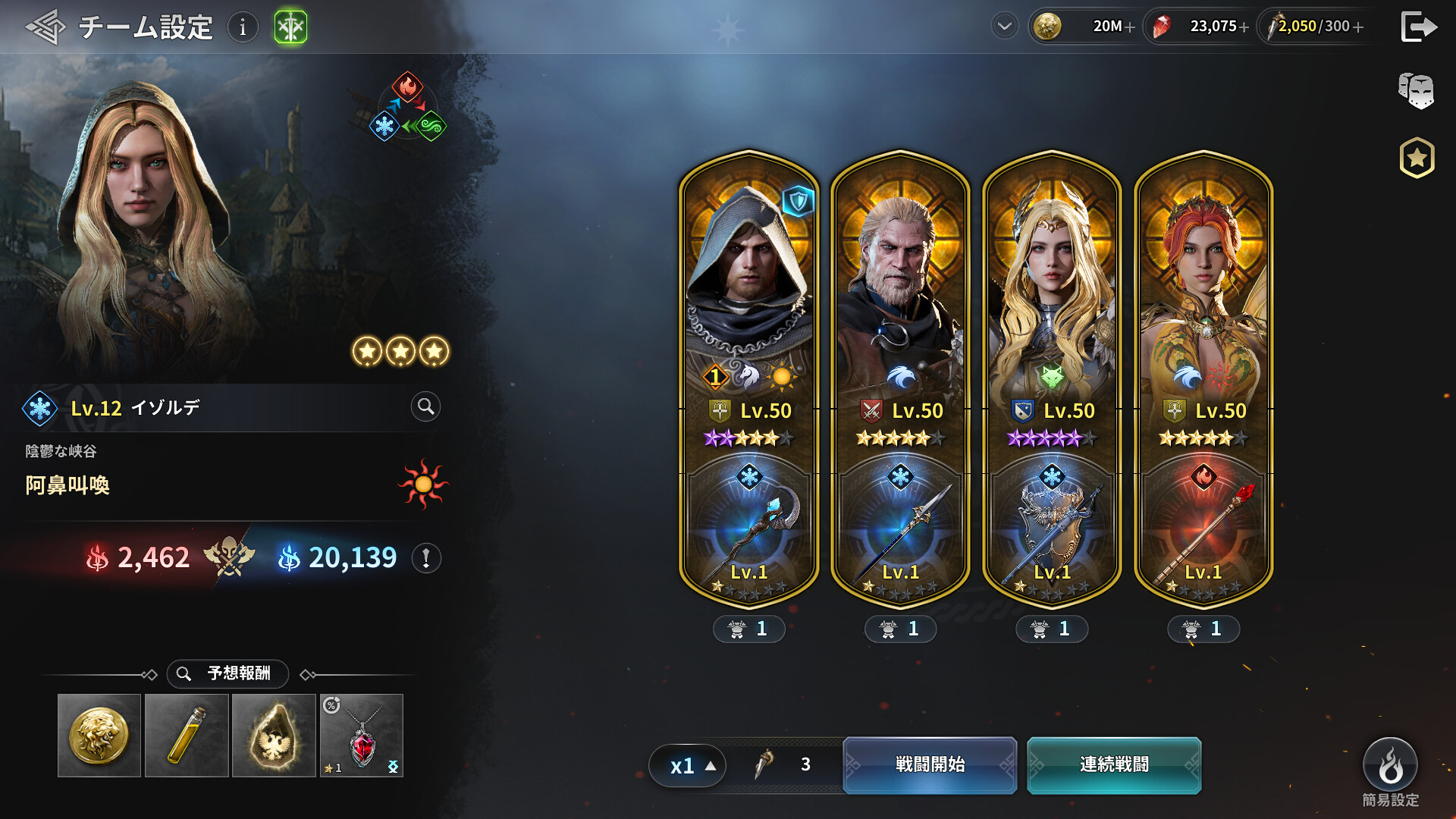View 予想報酬 expected rewards list
This screenshot has height=819, width=1456.
click(x=227, y=673)
